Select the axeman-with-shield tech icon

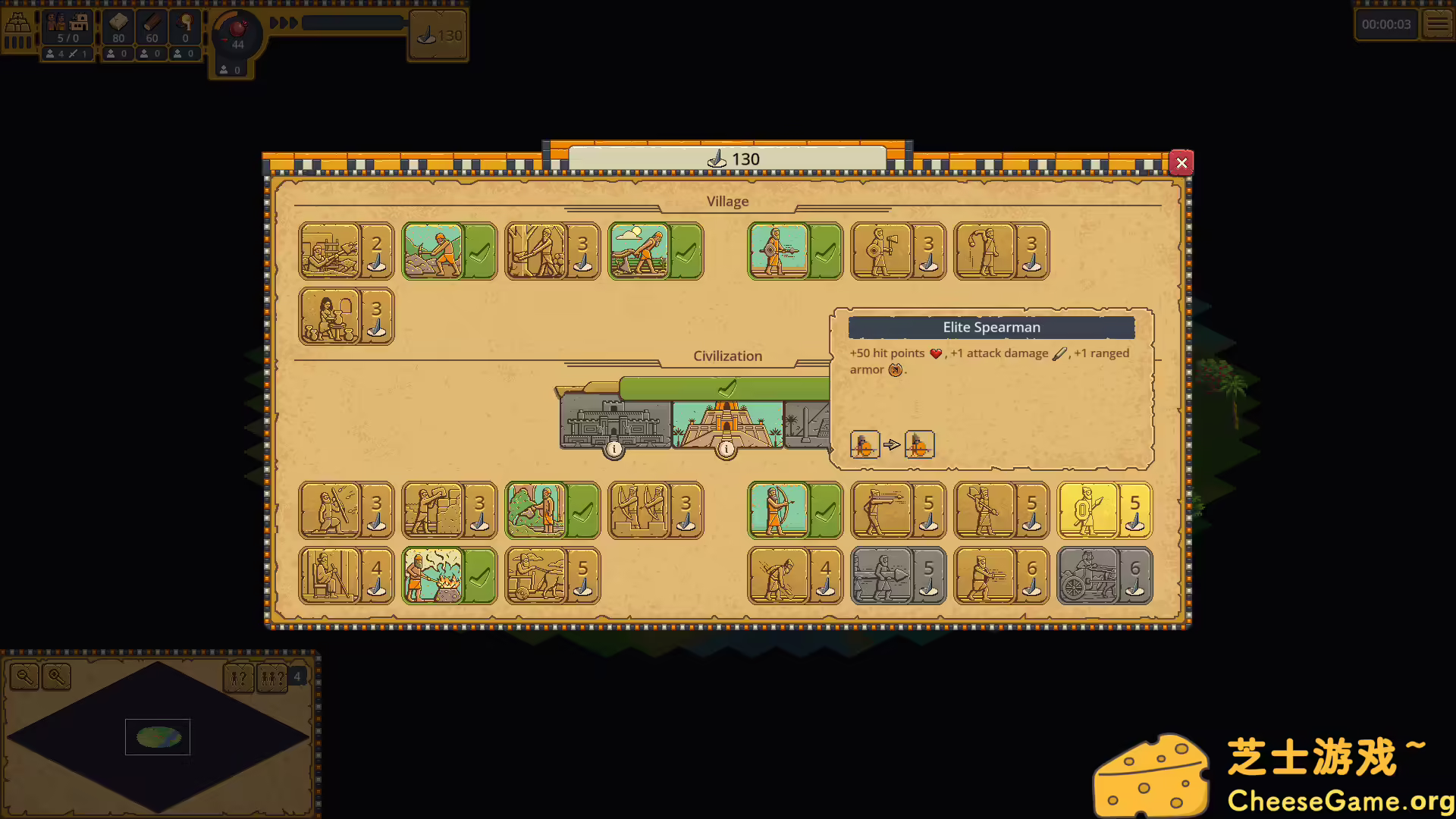[883, 250]
